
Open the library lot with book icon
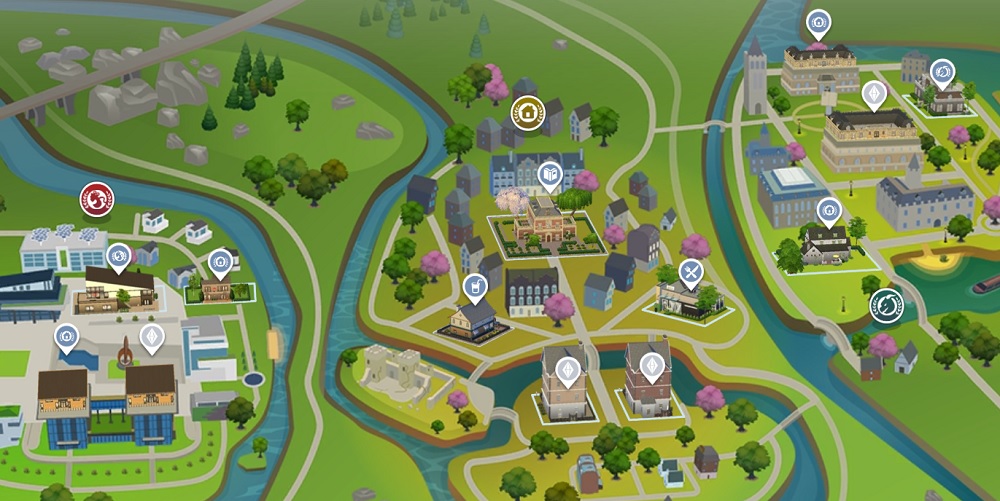click(x=550, y=177)
